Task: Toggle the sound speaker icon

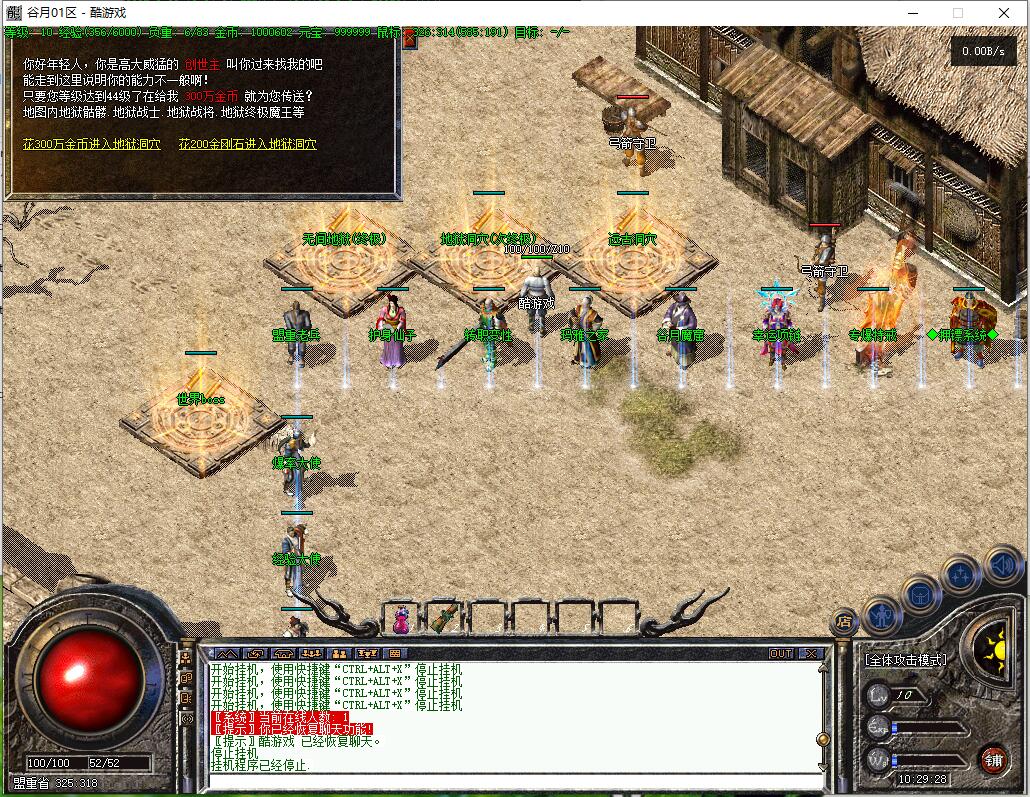Action: coord(1002,566)
